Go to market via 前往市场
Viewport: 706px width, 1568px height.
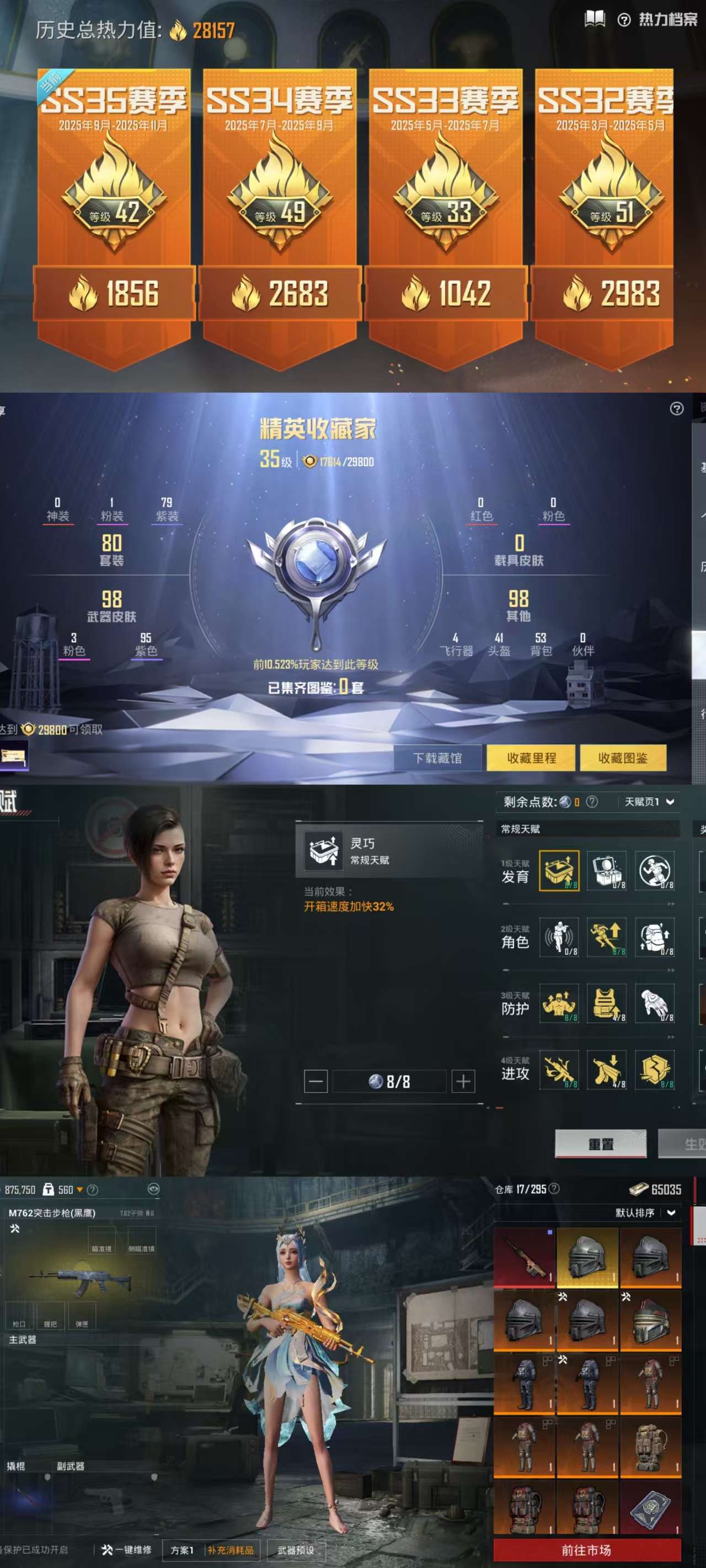[586, 1550]
